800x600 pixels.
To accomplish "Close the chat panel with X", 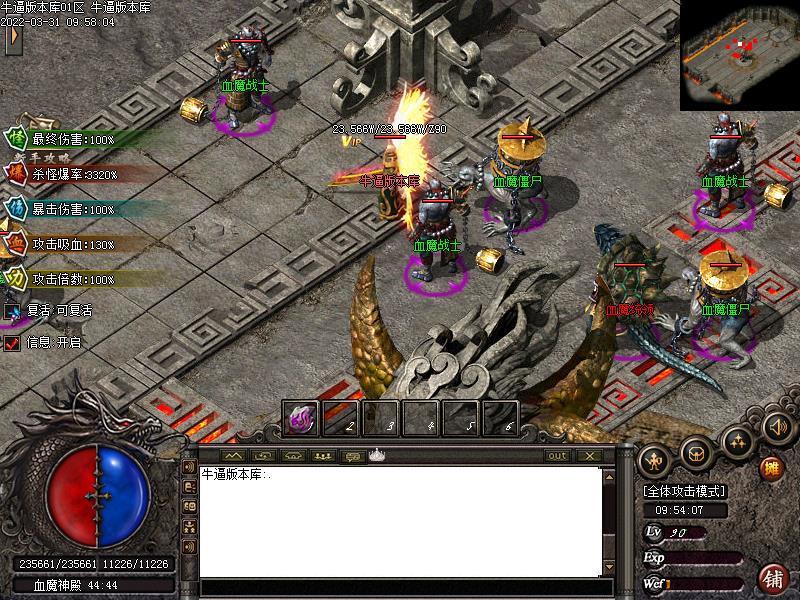I will [589, 456].
